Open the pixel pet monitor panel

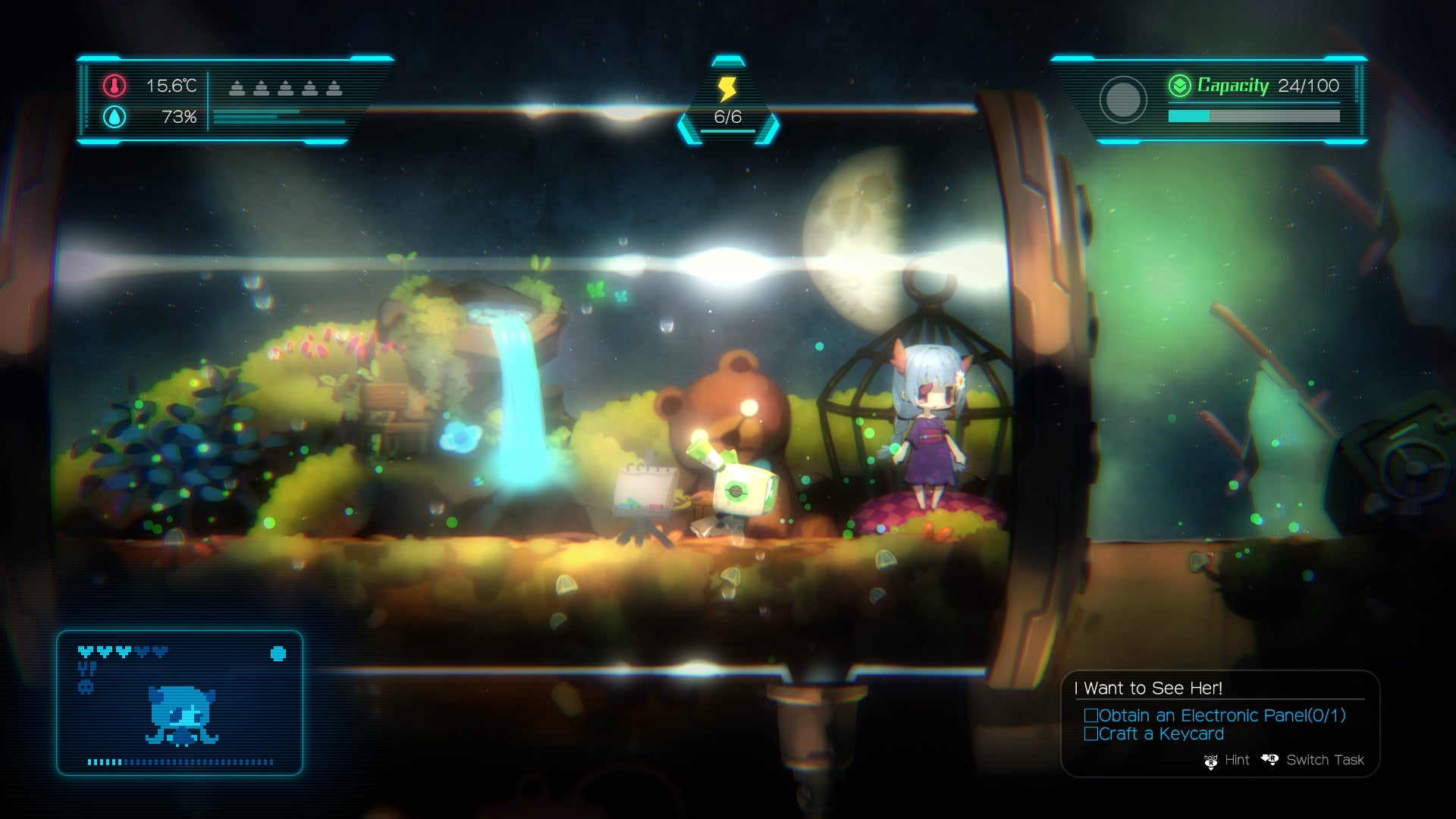(180, 703)
